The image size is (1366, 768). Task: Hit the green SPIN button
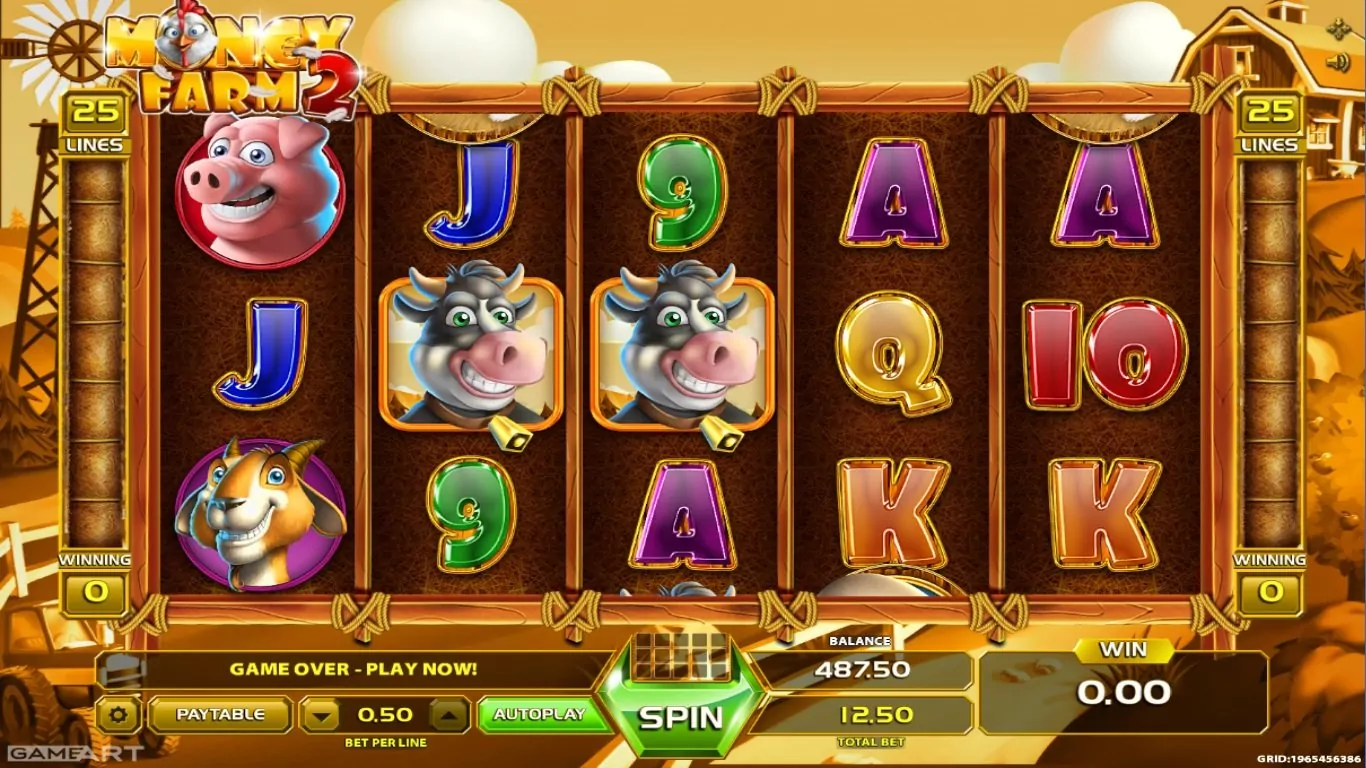point(682,715)
